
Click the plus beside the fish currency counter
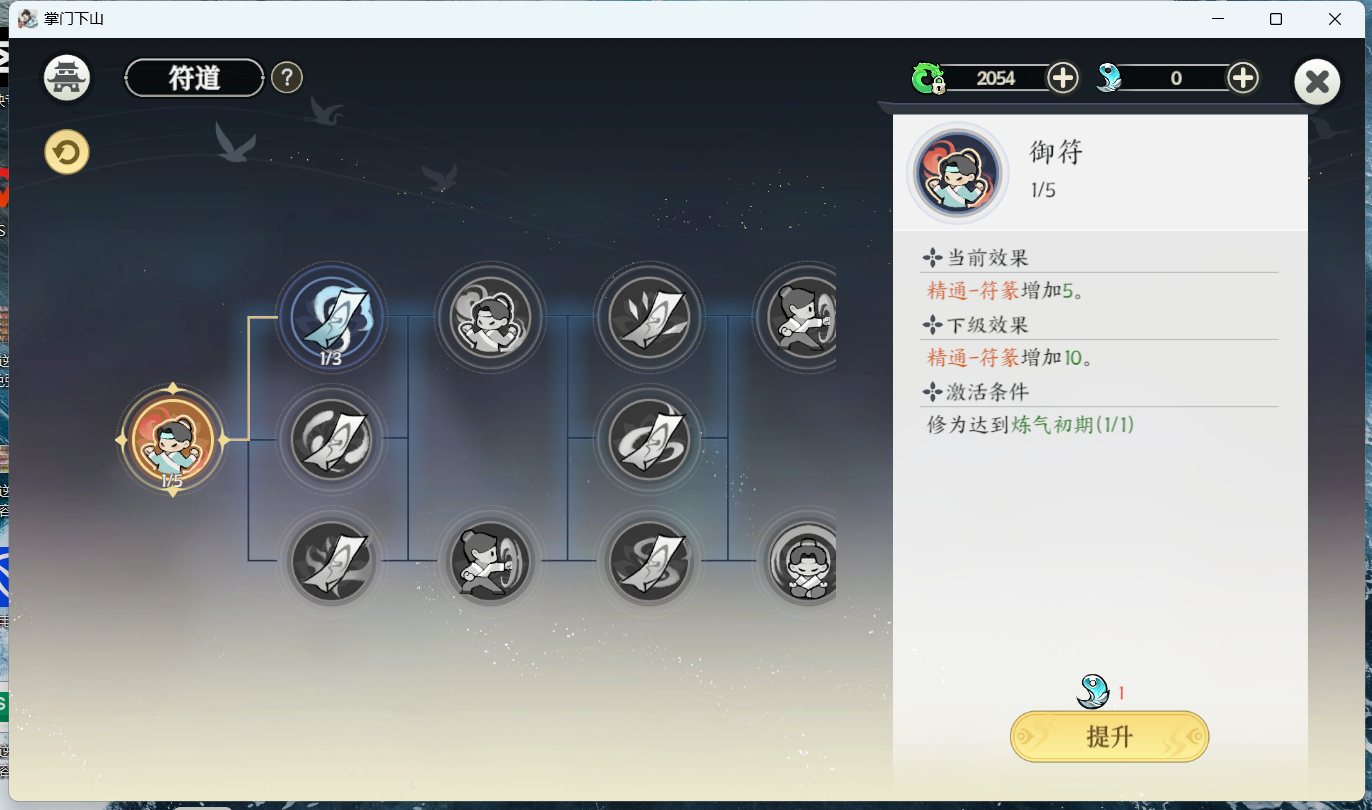[x=1242, y=77]
